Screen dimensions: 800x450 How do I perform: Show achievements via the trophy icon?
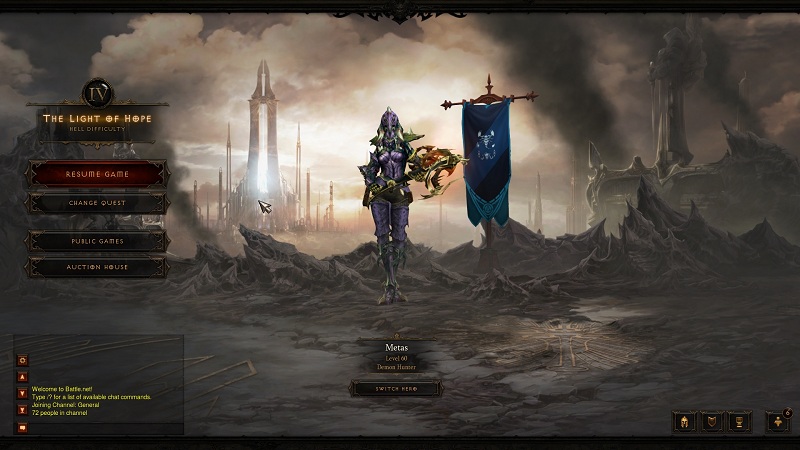pyautogui.click(x=739, y=421)
